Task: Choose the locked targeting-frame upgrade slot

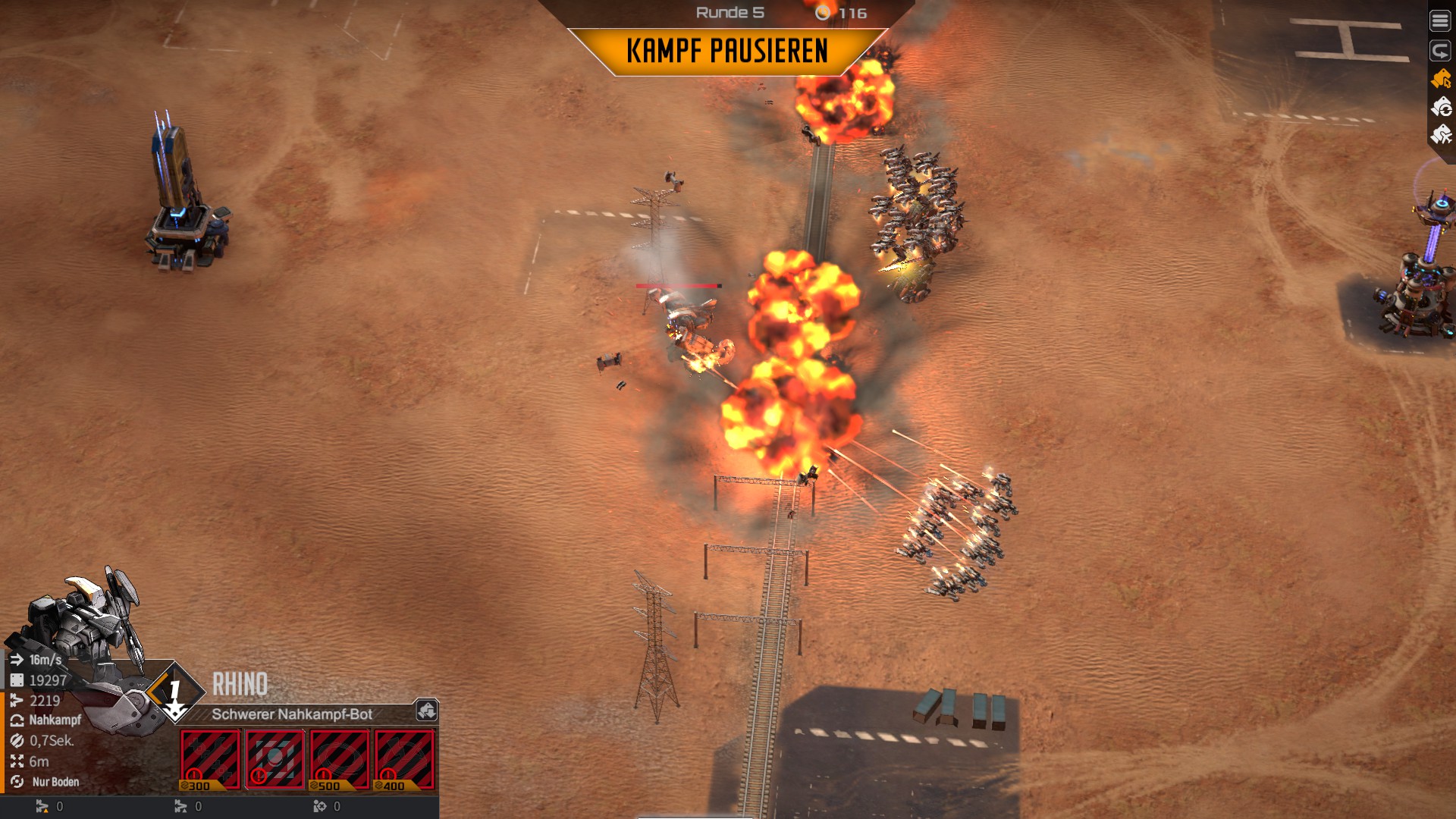Action: tap(275, 759)
